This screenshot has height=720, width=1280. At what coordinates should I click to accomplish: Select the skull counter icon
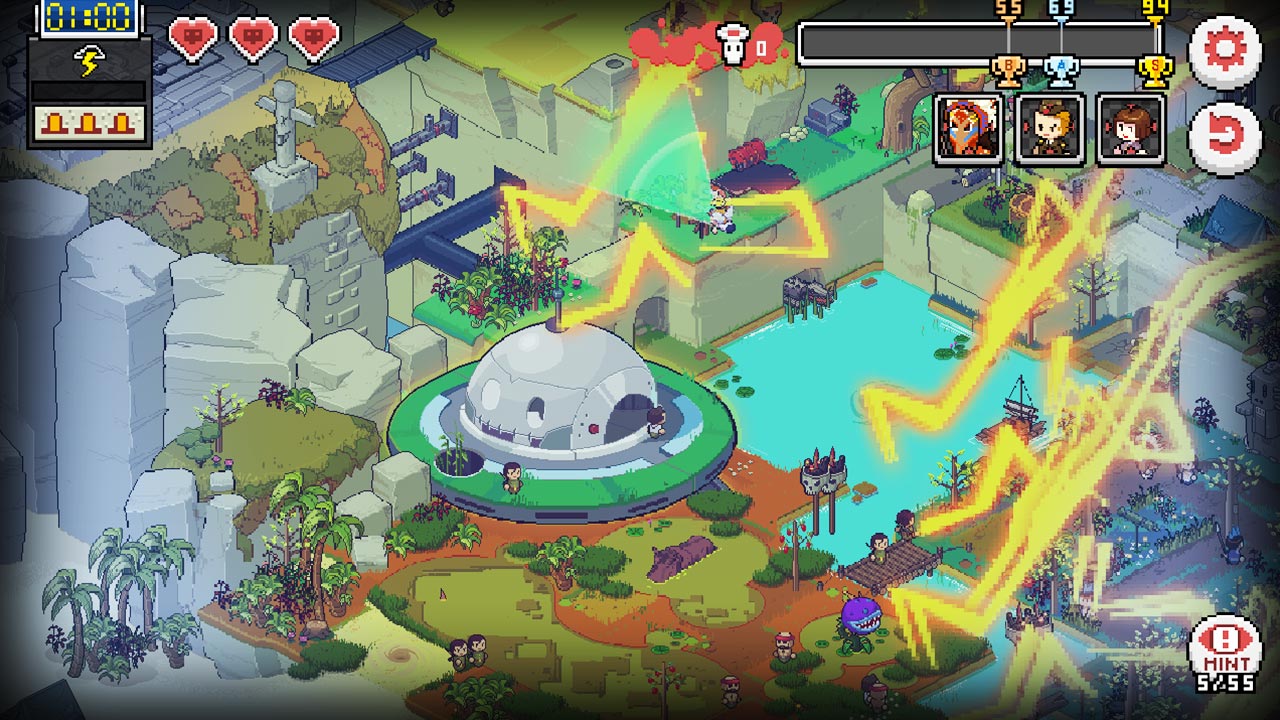click(733, 42)
